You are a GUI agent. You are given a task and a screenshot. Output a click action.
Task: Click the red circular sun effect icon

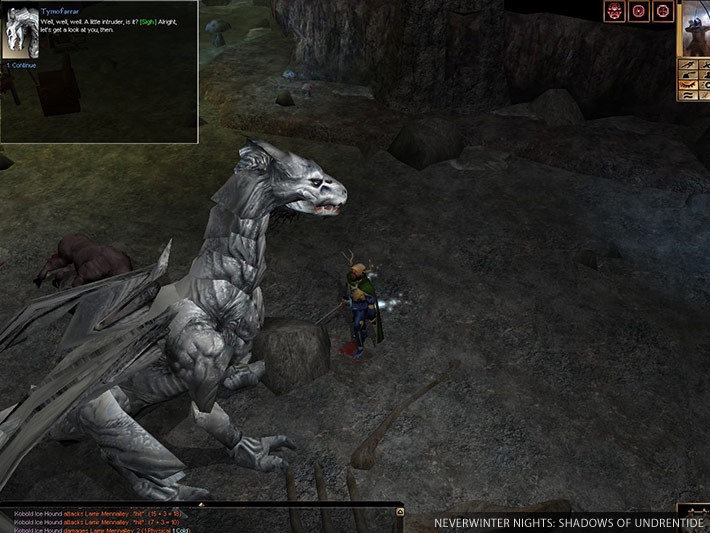pos(638,12)
